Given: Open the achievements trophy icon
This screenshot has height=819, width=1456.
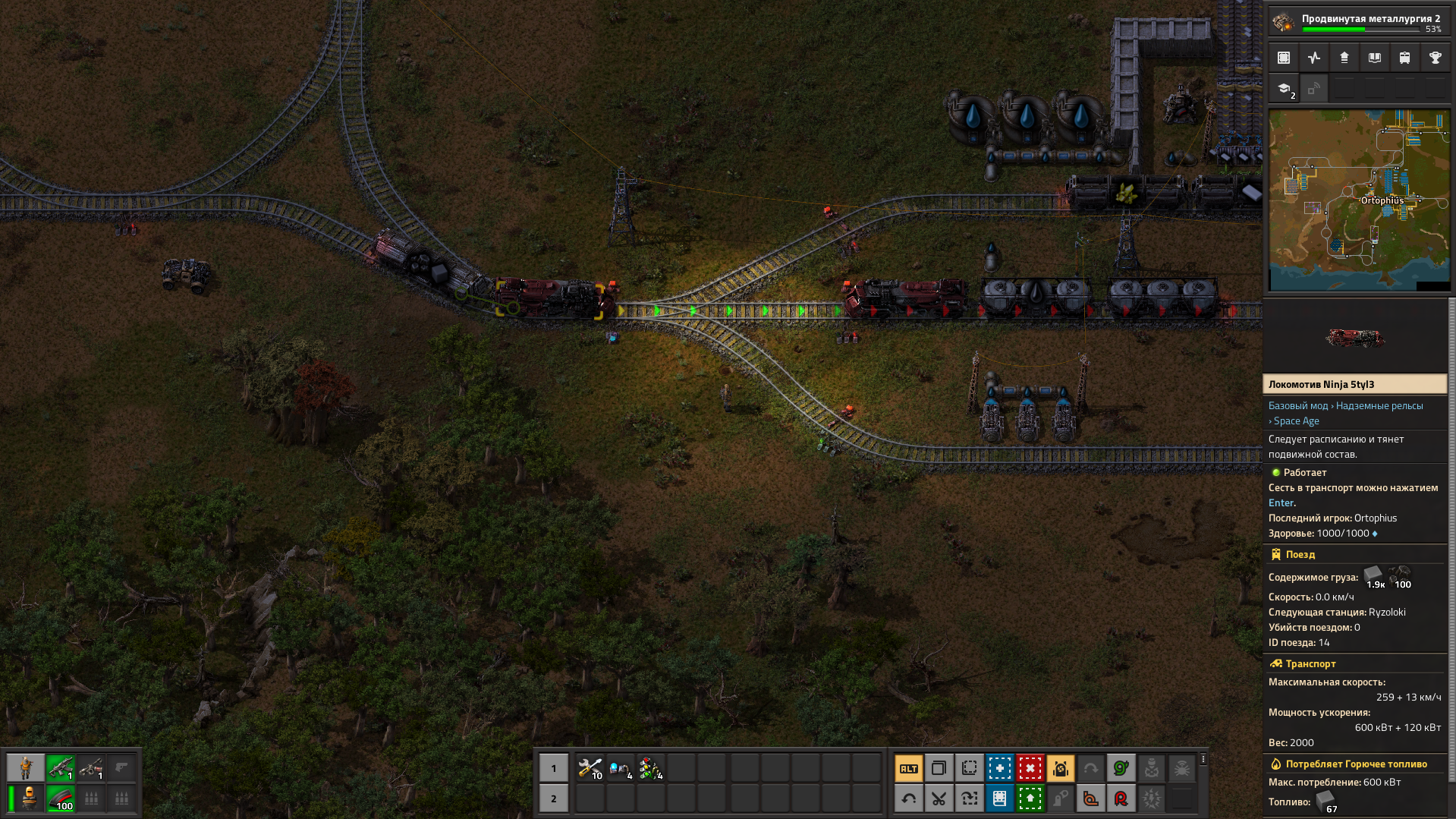Looking at the screenshot, I should click(x=1435, y=58).
